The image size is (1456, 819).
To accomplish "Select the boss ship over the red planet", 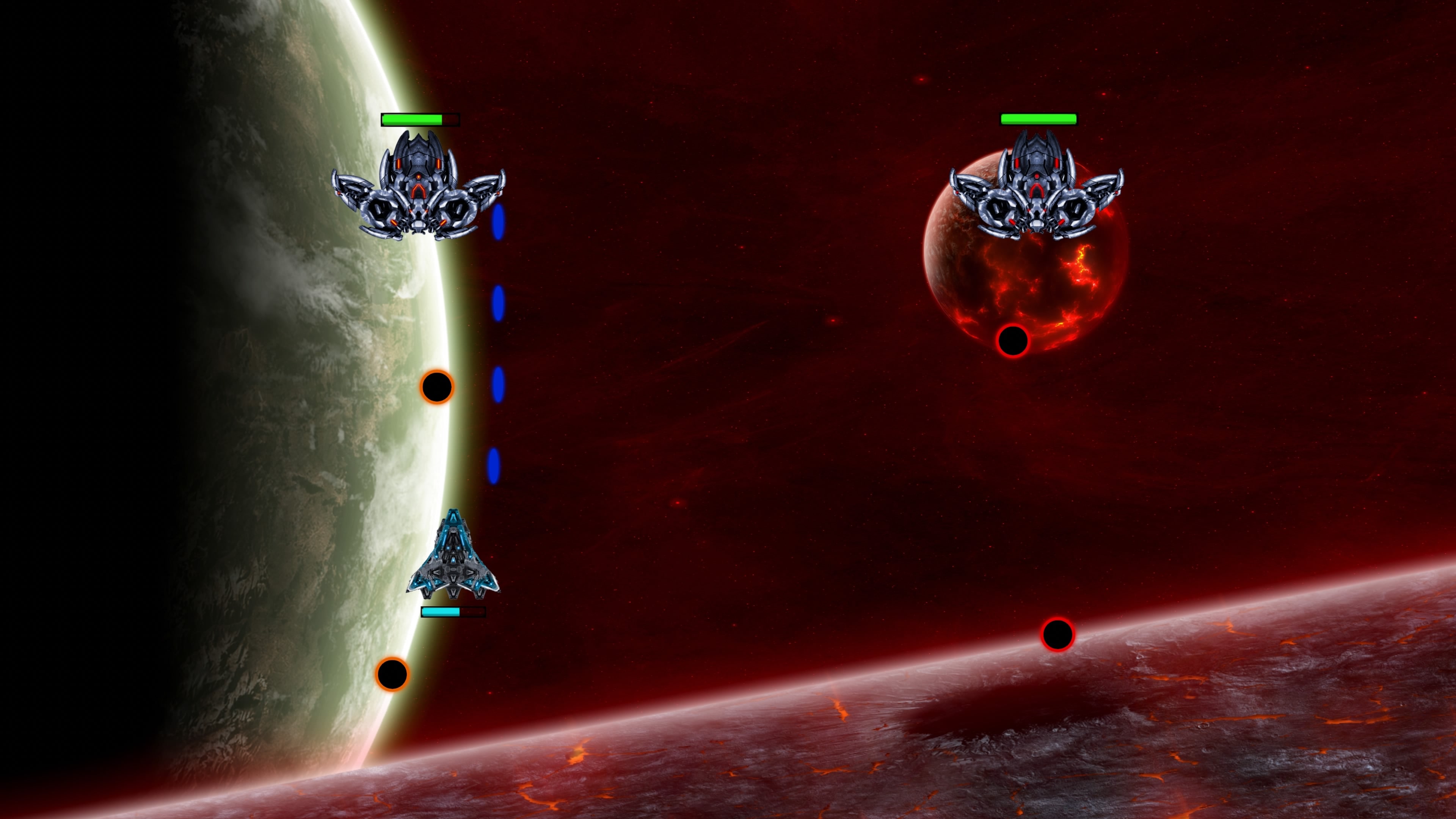I will 1039,192.
